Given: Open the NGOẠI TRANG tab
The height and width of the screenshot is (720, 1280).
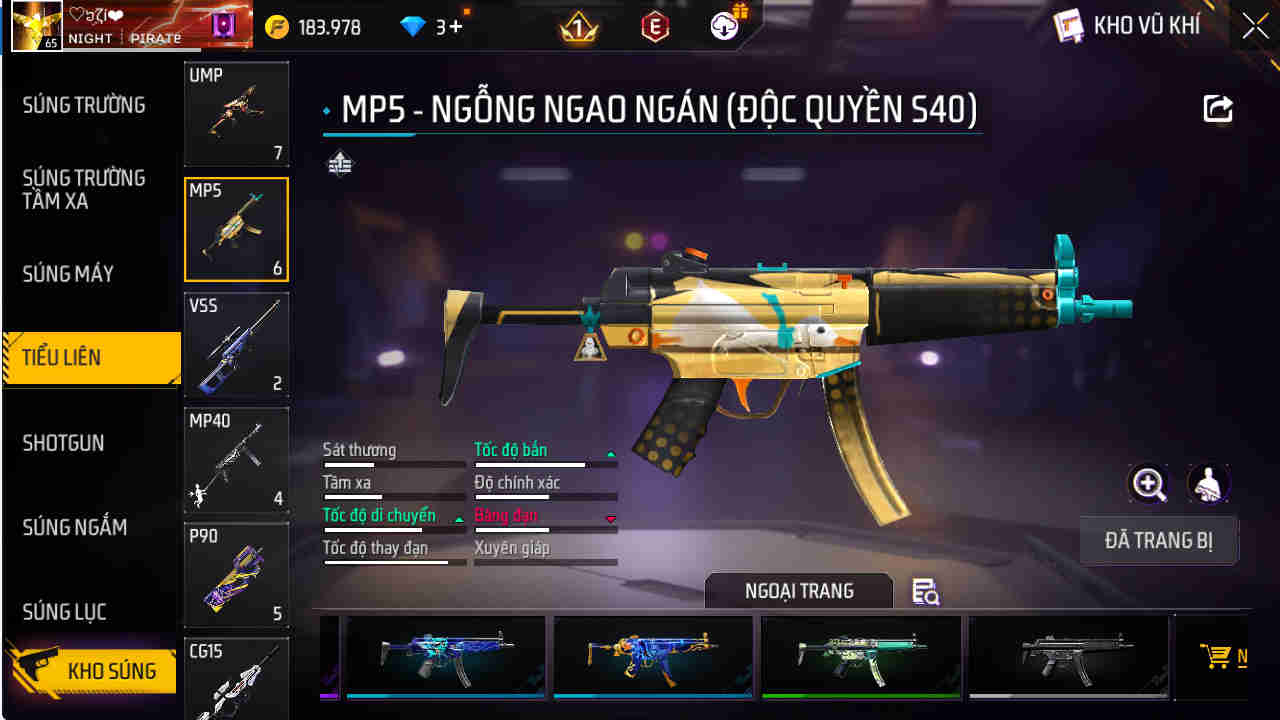Looking at the screenshot, I should click(x=800, y=590).
